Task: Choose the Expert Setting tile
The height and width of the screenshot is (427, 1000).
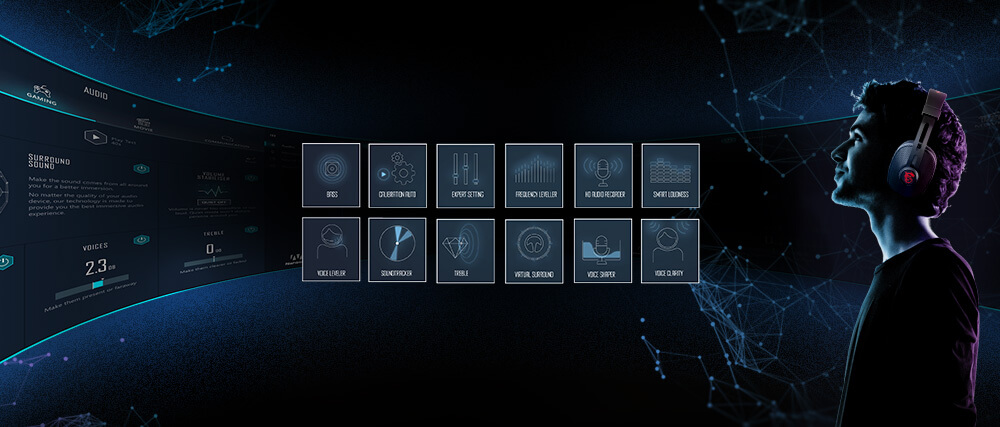Action: tap(466, 175)
